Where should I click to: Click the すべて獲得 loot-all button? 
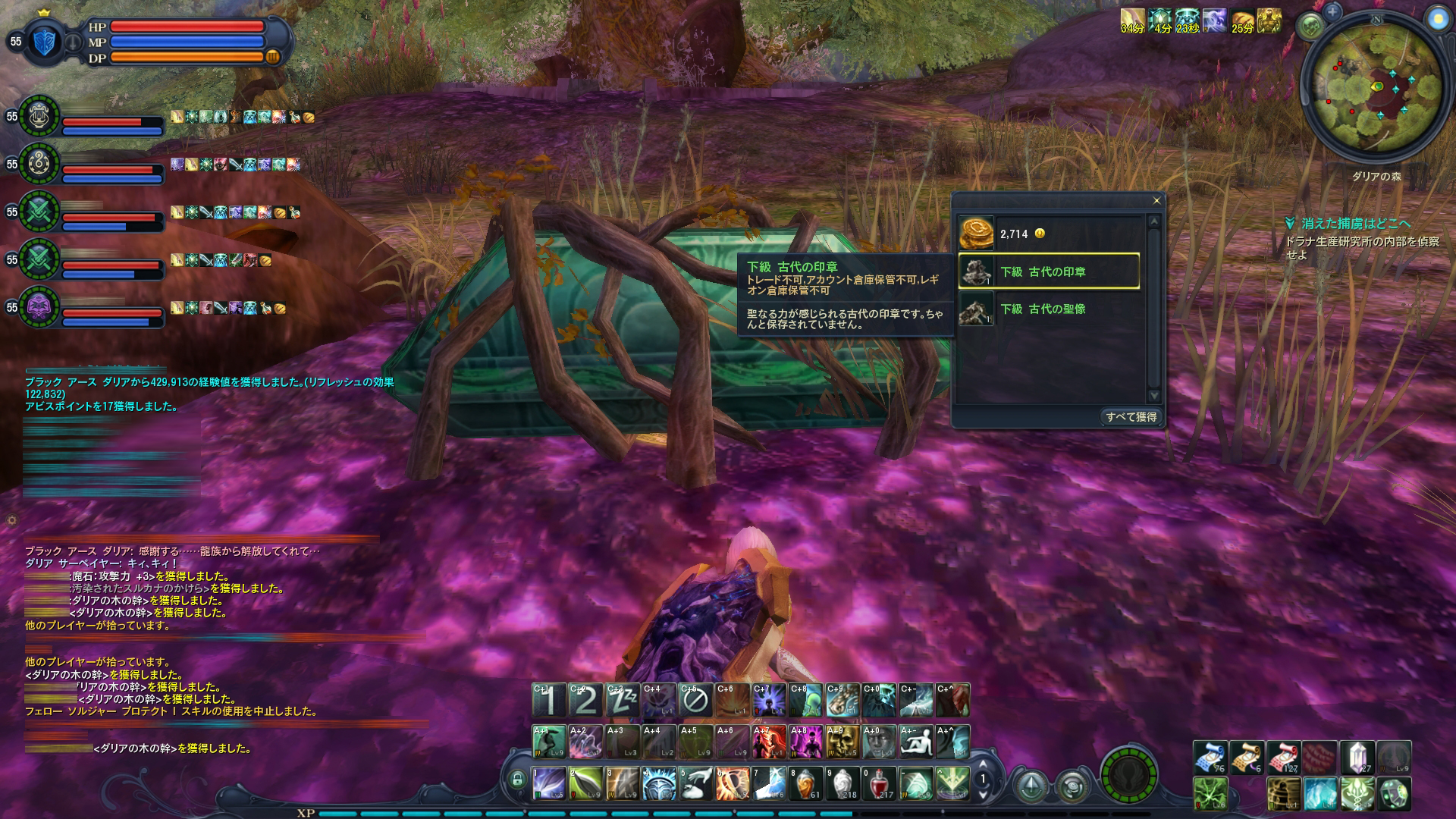pos(1131,417)
